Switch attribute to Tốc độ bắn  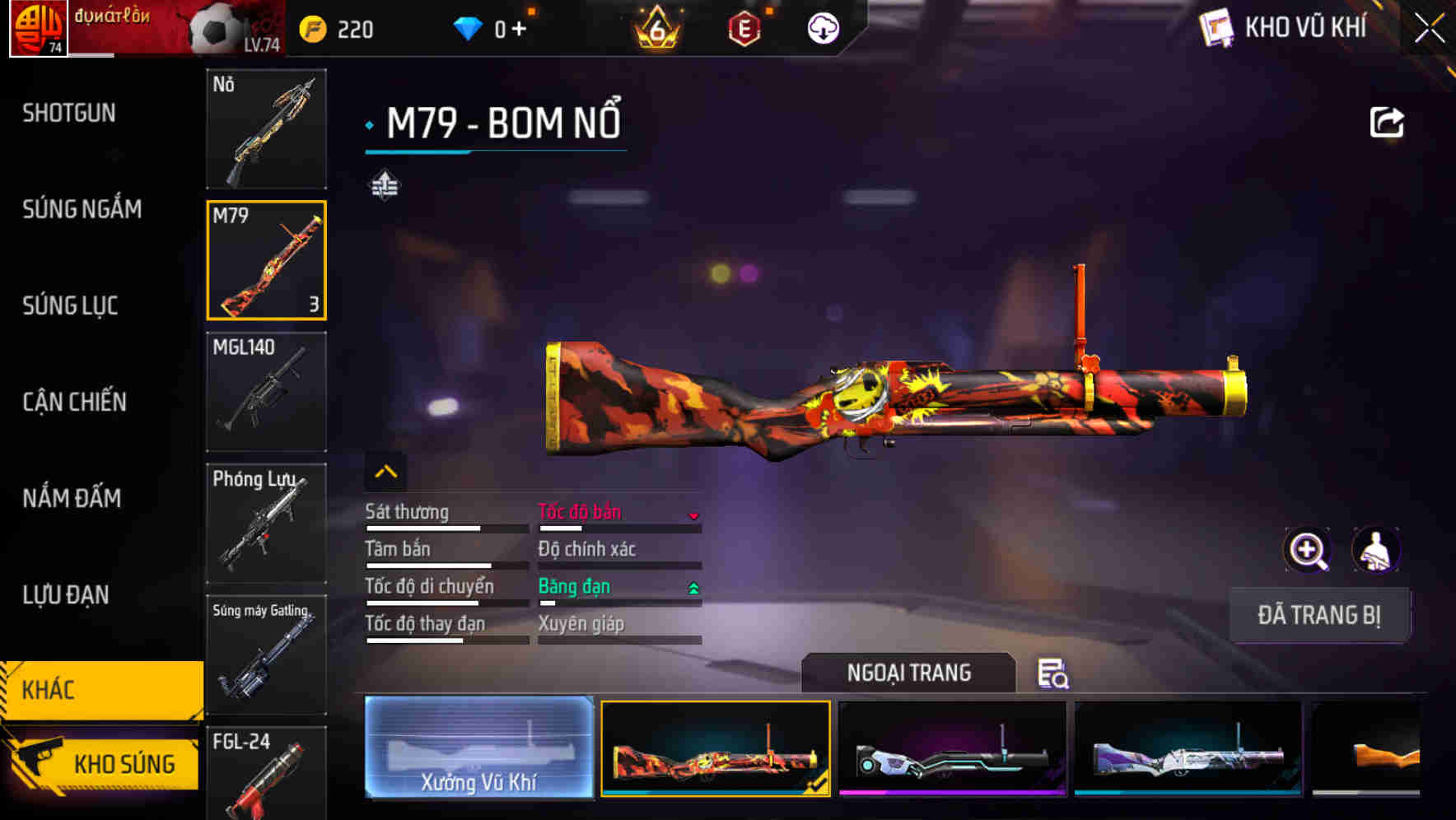pyautogui.click(x=581, y=511)
